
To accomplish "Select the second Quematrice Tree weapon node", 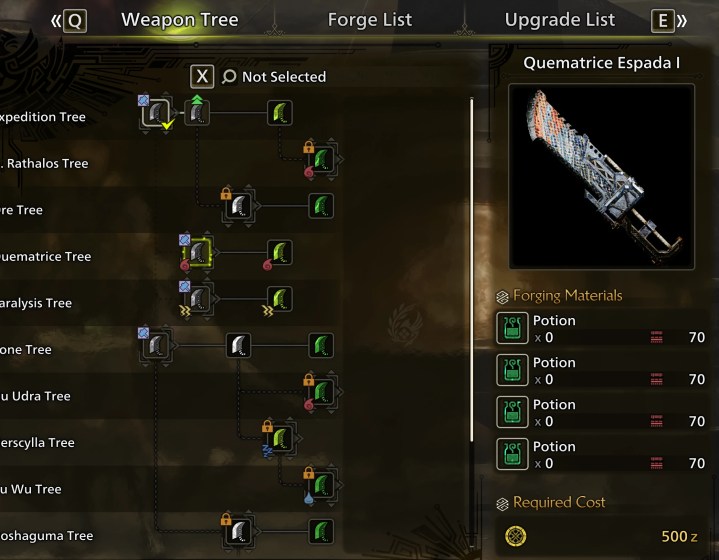I will coord(280,254).
